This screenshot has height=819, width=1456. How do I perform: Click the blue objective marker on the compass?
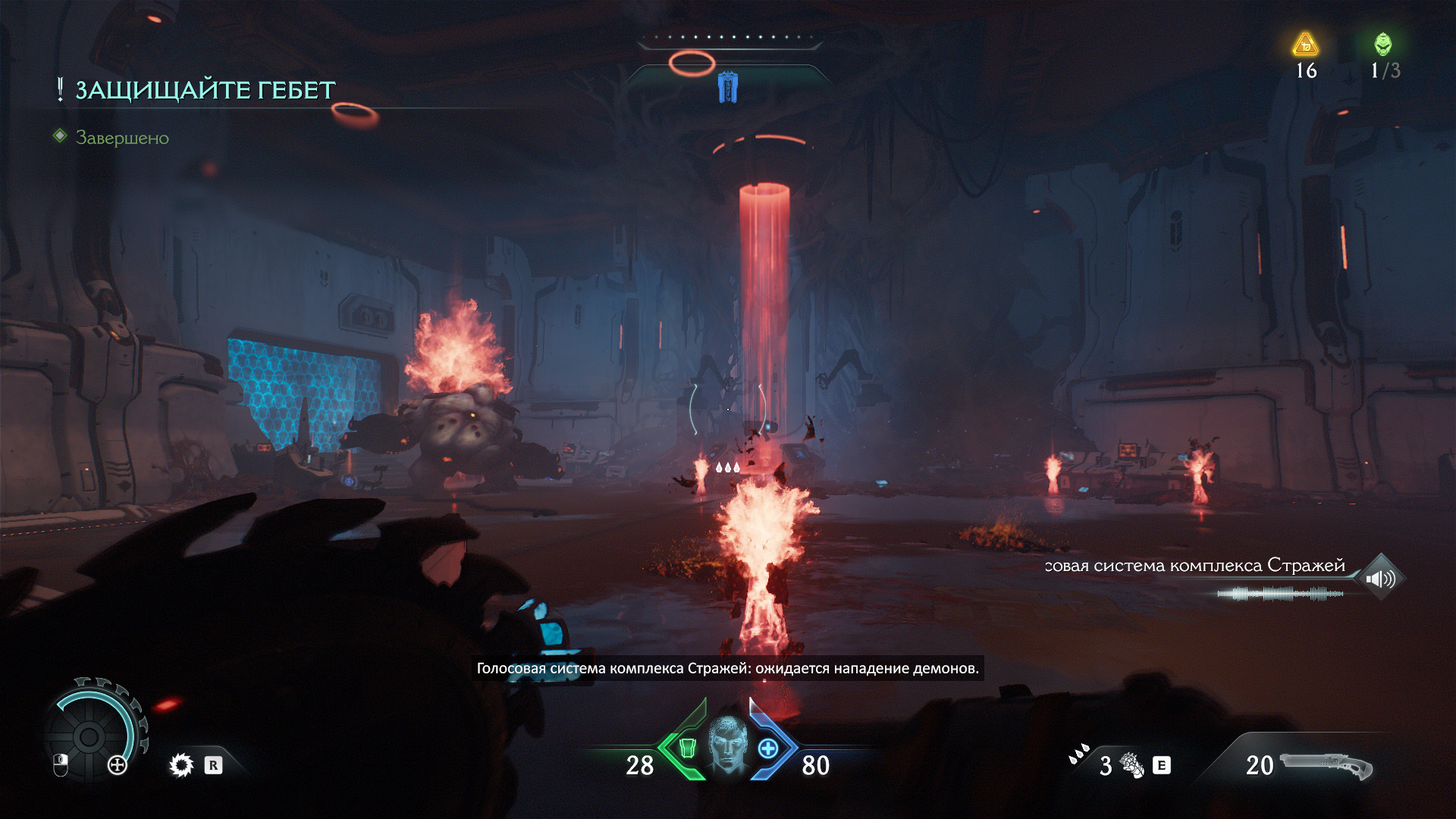point(727,87)
